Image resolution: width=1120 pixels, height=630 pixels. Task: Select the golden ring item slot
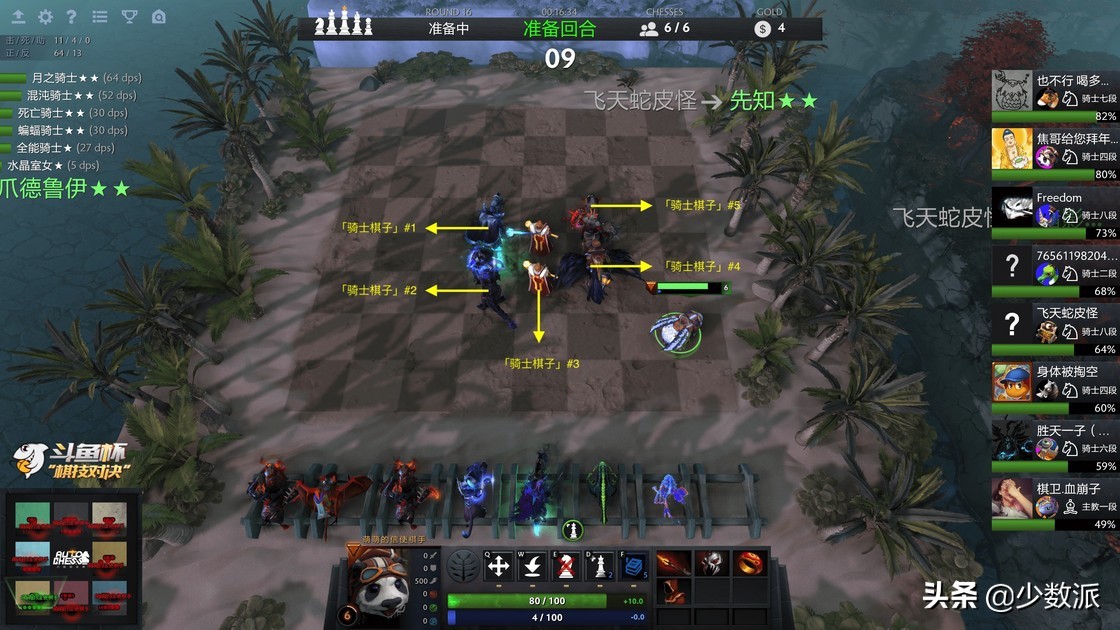tap(748, 563)
